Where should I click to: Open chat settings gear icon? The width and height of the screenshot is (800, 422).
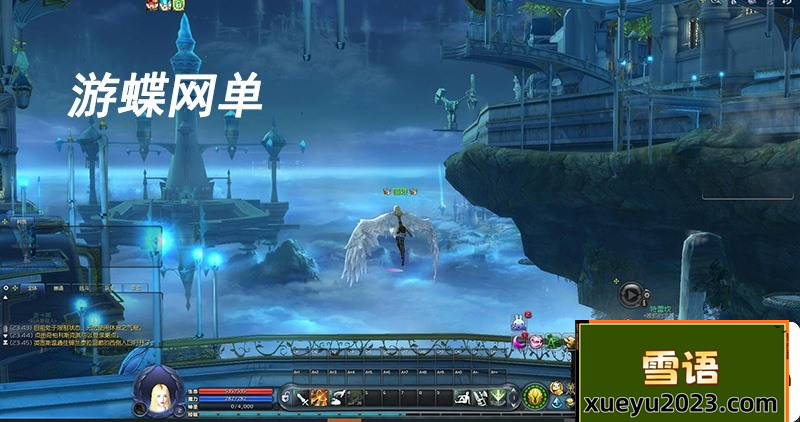tap(6, 288)
